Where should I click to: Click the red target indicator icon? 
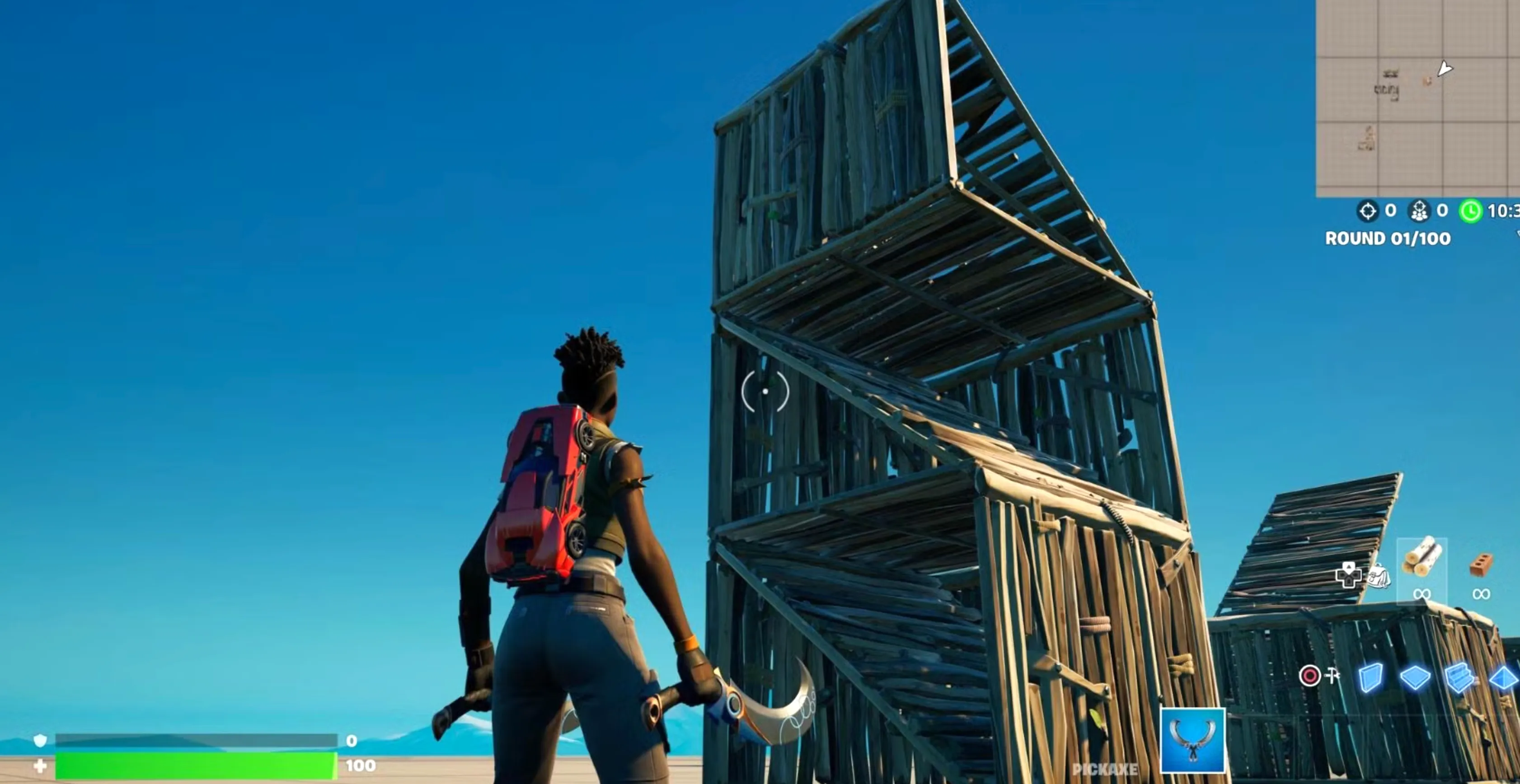click(1310, 676)
